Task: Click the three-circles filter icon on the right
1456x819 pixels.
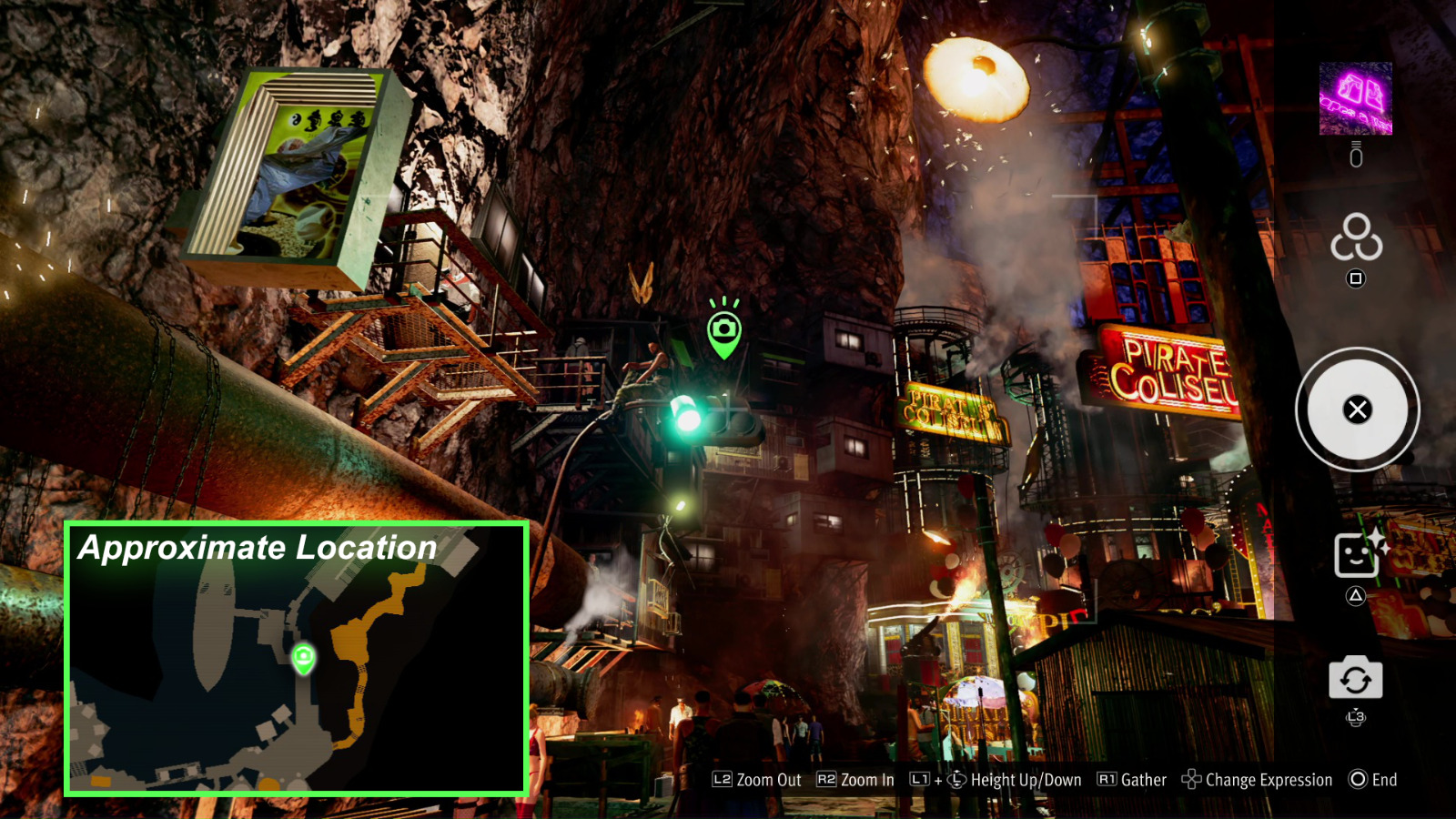Action: (x=1356, y=239)
